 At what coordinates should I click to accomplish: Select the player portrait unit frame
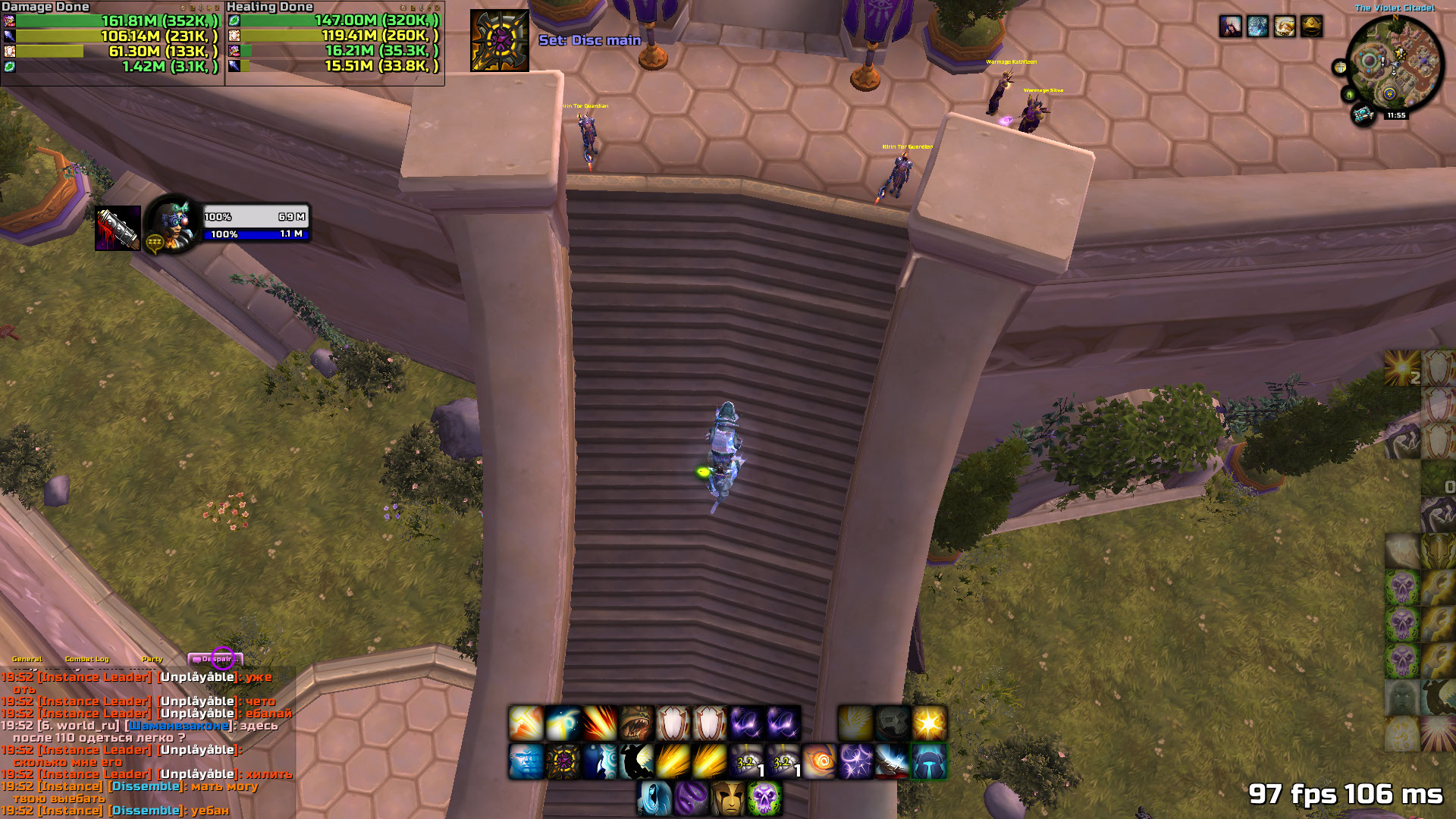click(171, 224)
